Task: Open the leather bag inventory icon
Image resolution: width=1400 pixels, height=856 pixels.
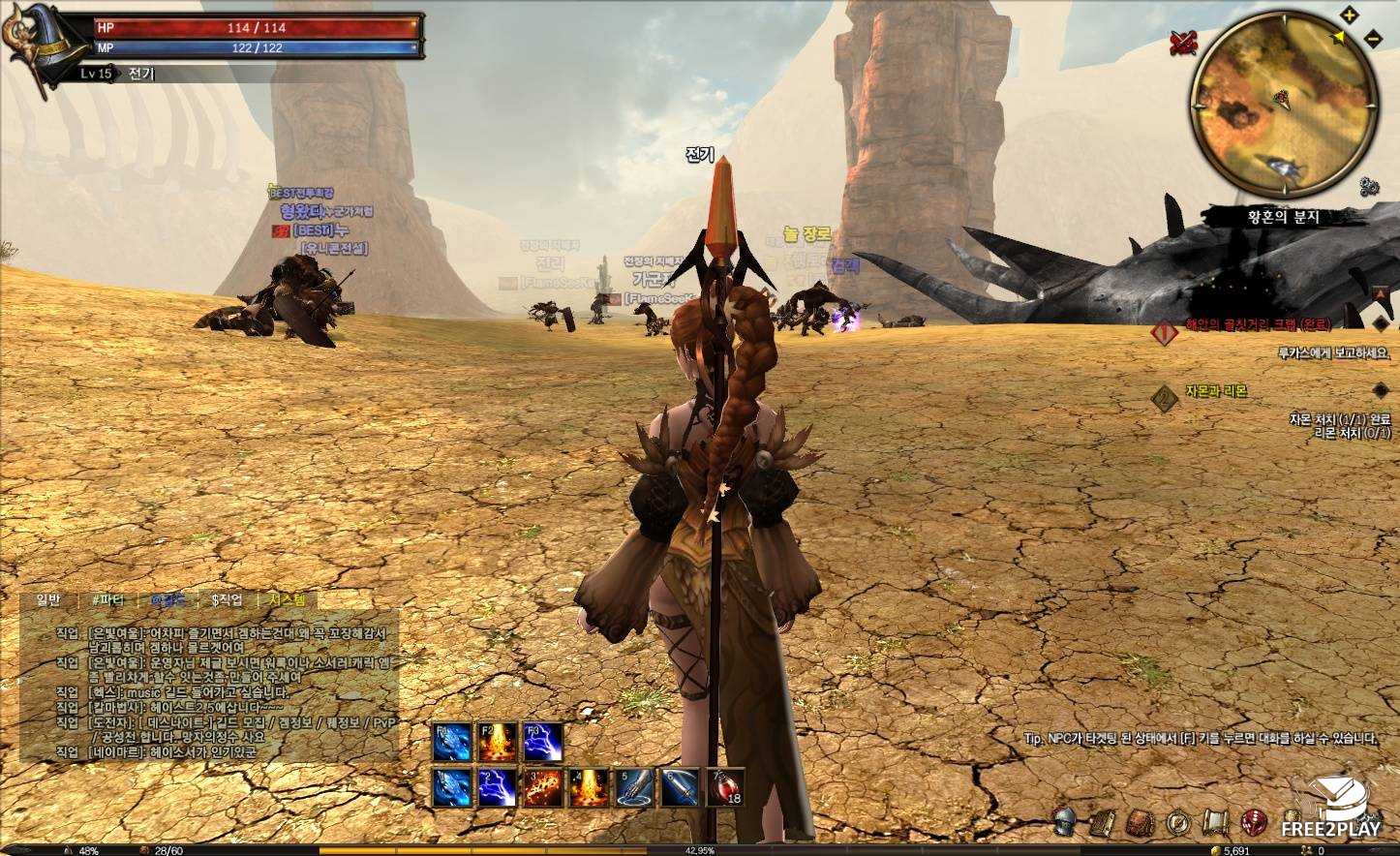Action: [1141, 822]
